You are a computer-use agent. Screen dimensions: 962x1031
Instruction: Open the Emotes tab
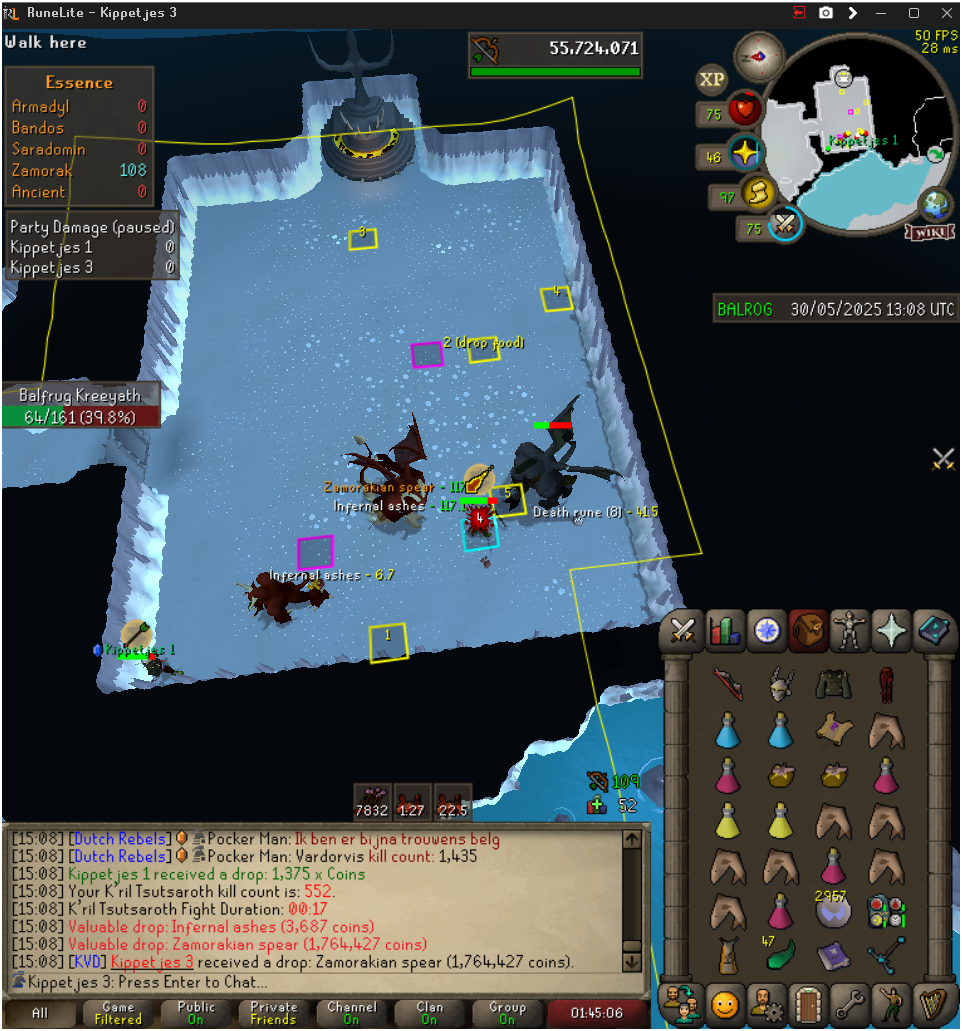click(727, 1001)
